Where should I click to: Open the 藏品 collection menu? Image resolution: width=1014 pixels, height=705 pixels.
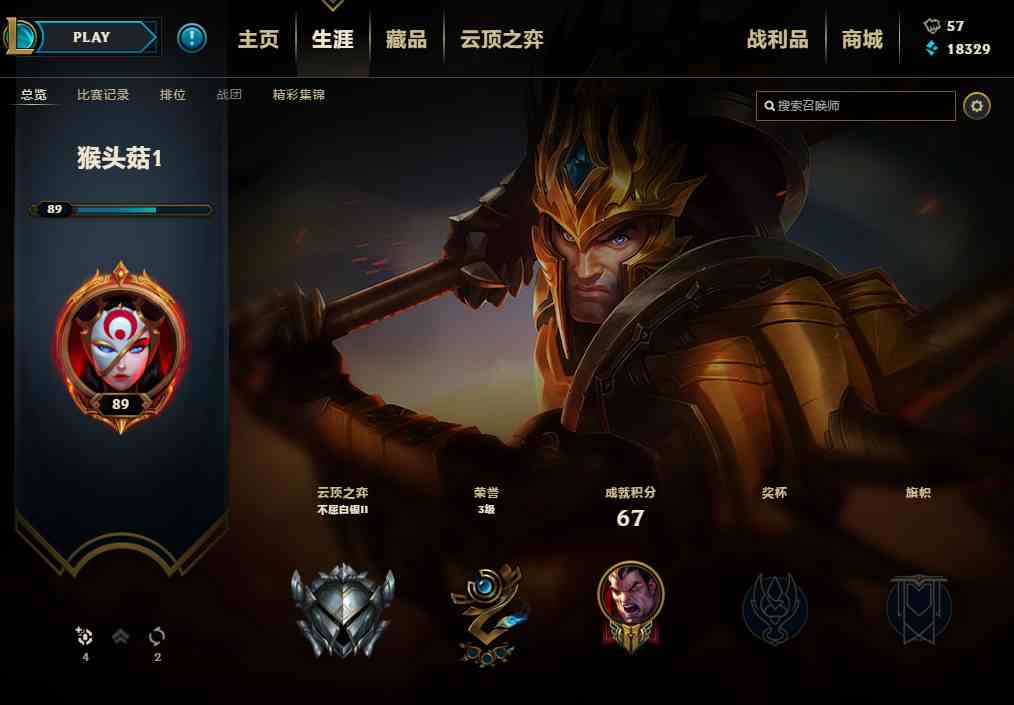click(406, 39)
